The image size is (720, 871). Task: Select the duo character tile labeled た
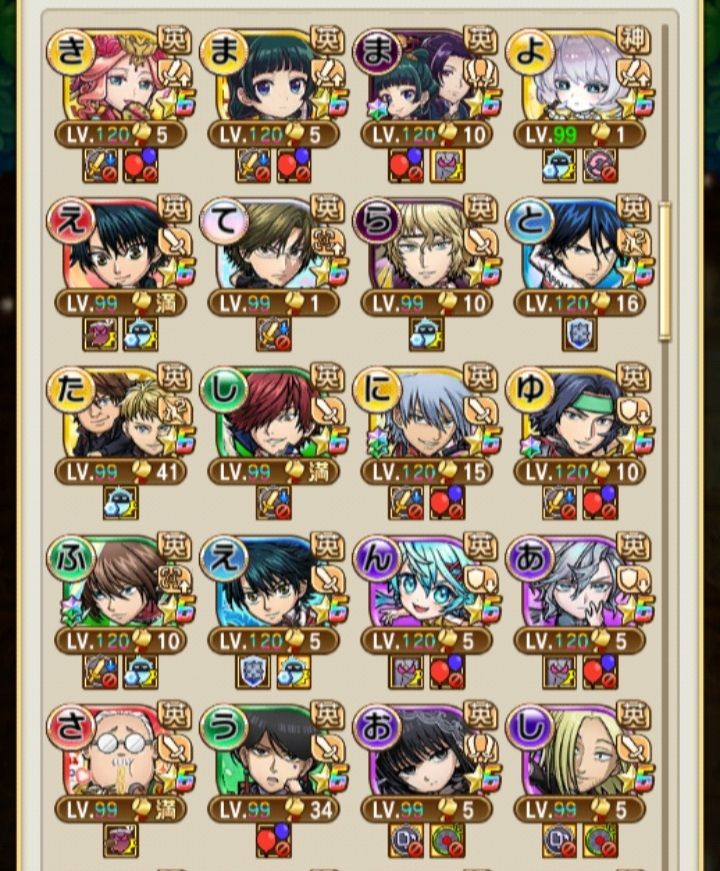(x=120, y=415)
